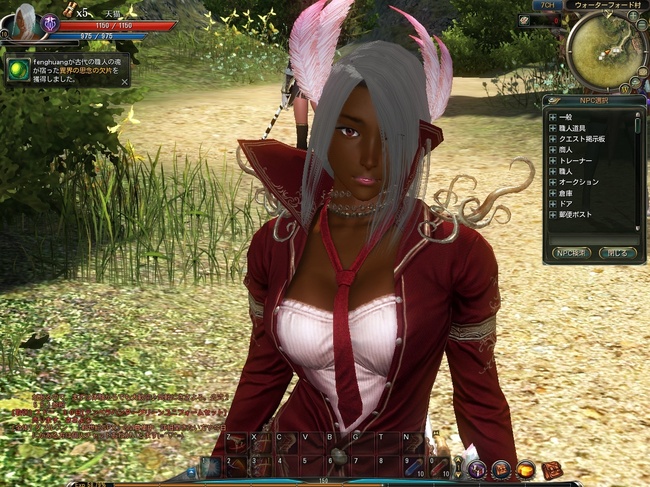The image size is (650, 487).
Task: Use the blue potion in slot 0
Action: [438, 467]
